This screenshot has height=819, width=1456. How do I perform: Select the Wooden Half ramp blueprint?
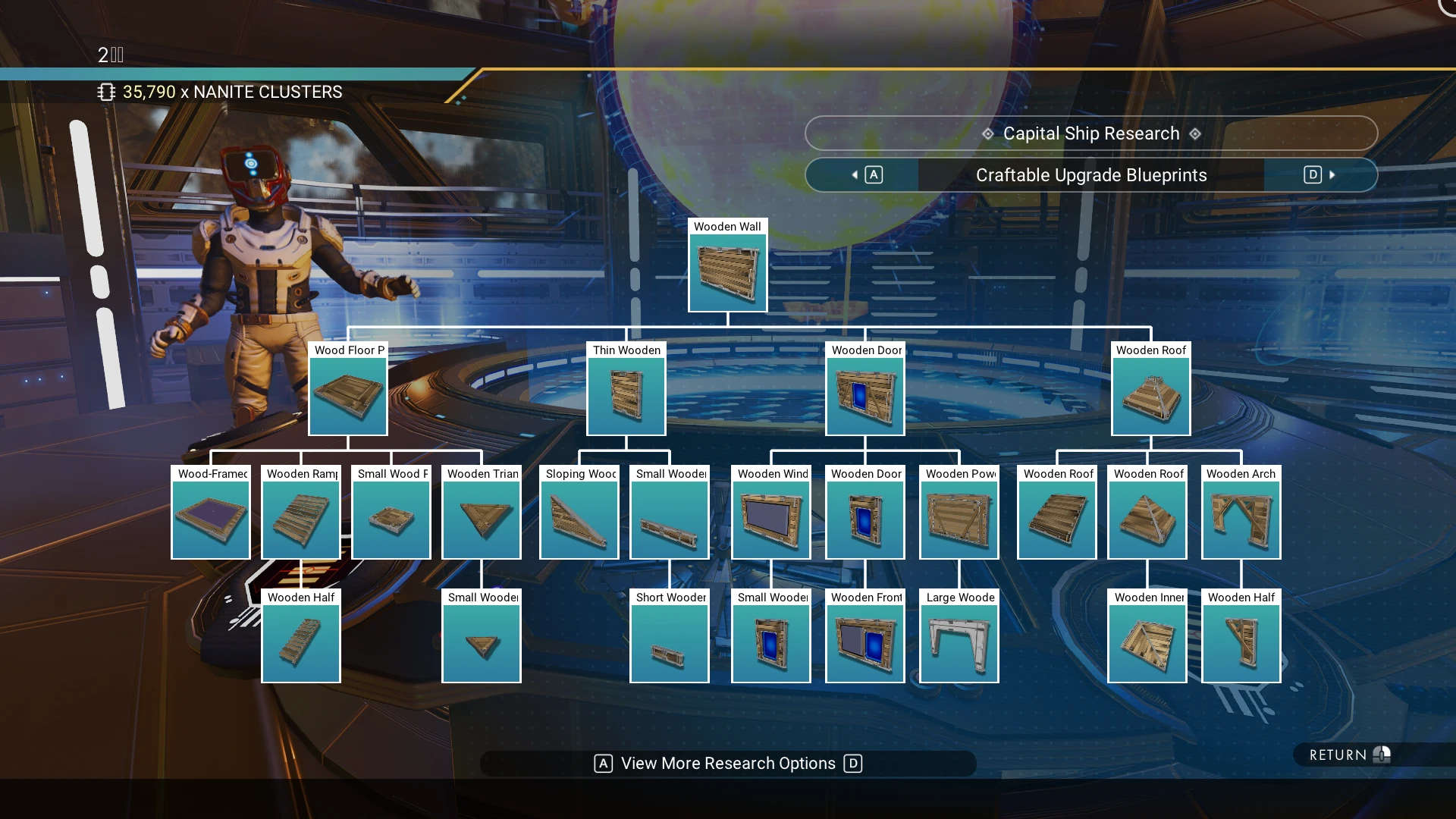[301, 642]
